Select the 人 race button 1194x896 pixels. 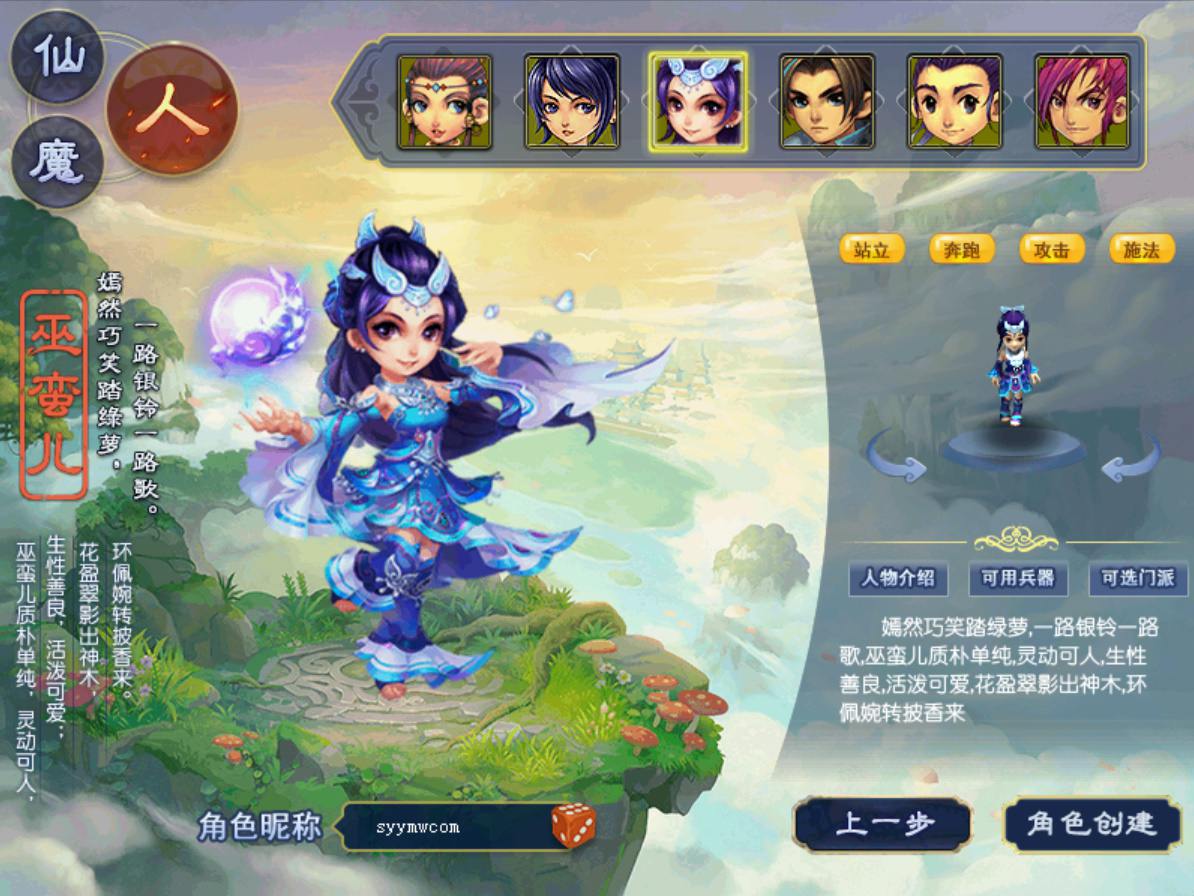tap(171, 110)
